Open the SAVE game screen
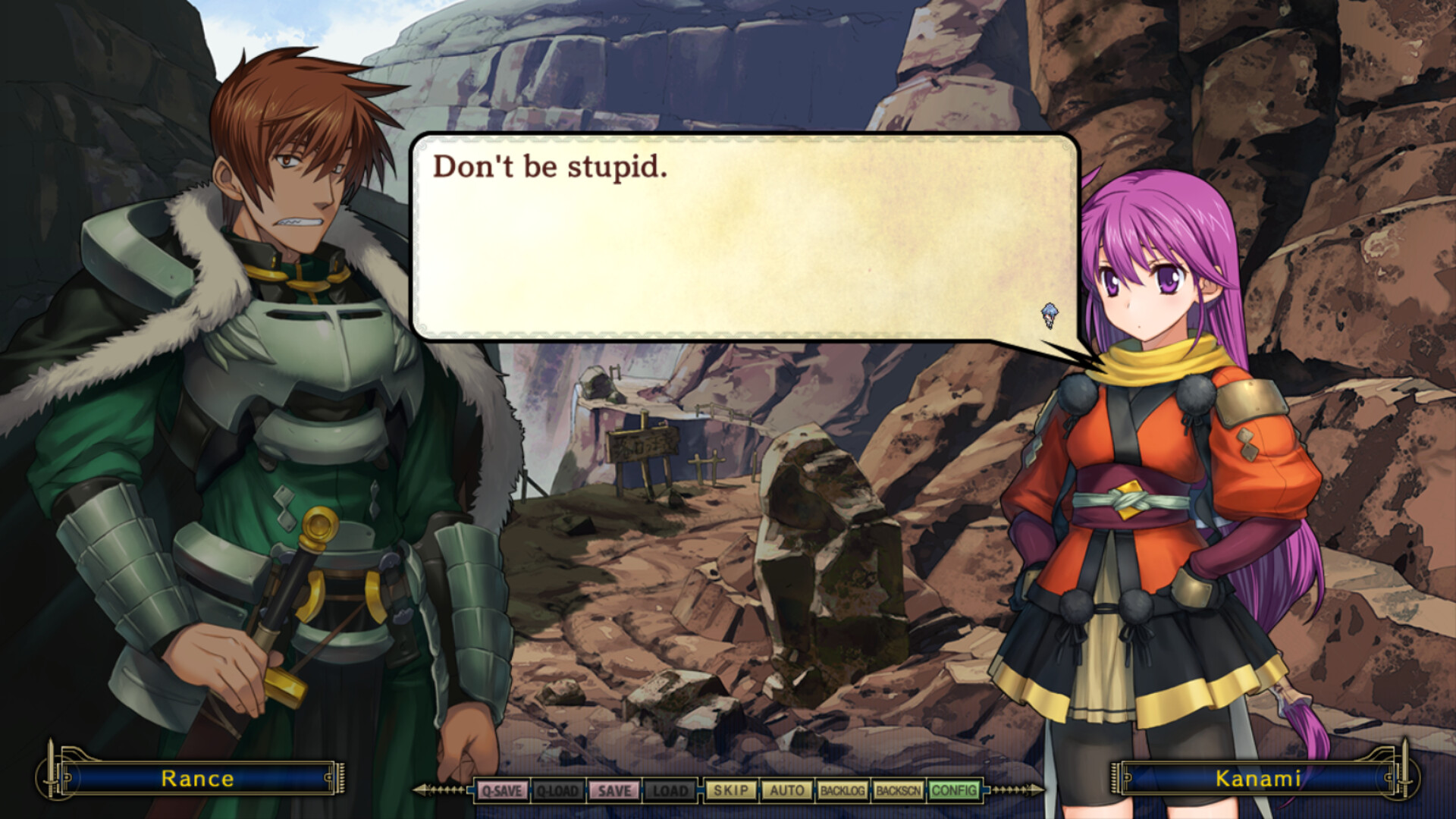Image resolution: width=1456 pixels, height=819 pixels. click(x=614, y=790)
